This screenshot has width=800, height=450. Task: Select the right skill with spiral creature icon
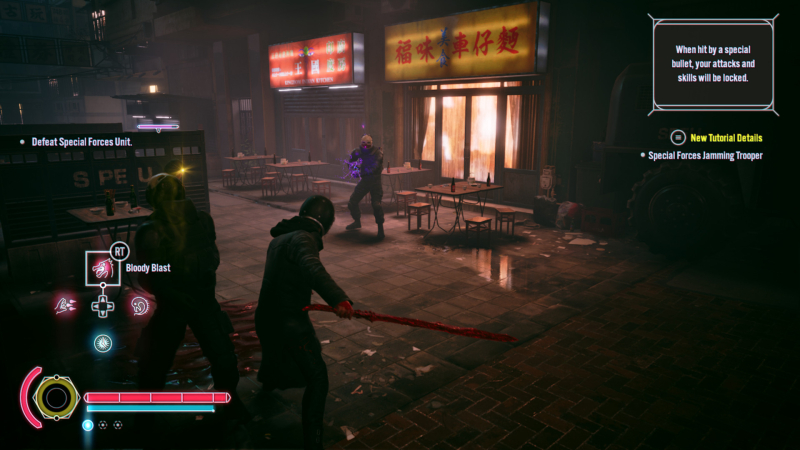tap(140, 305)
